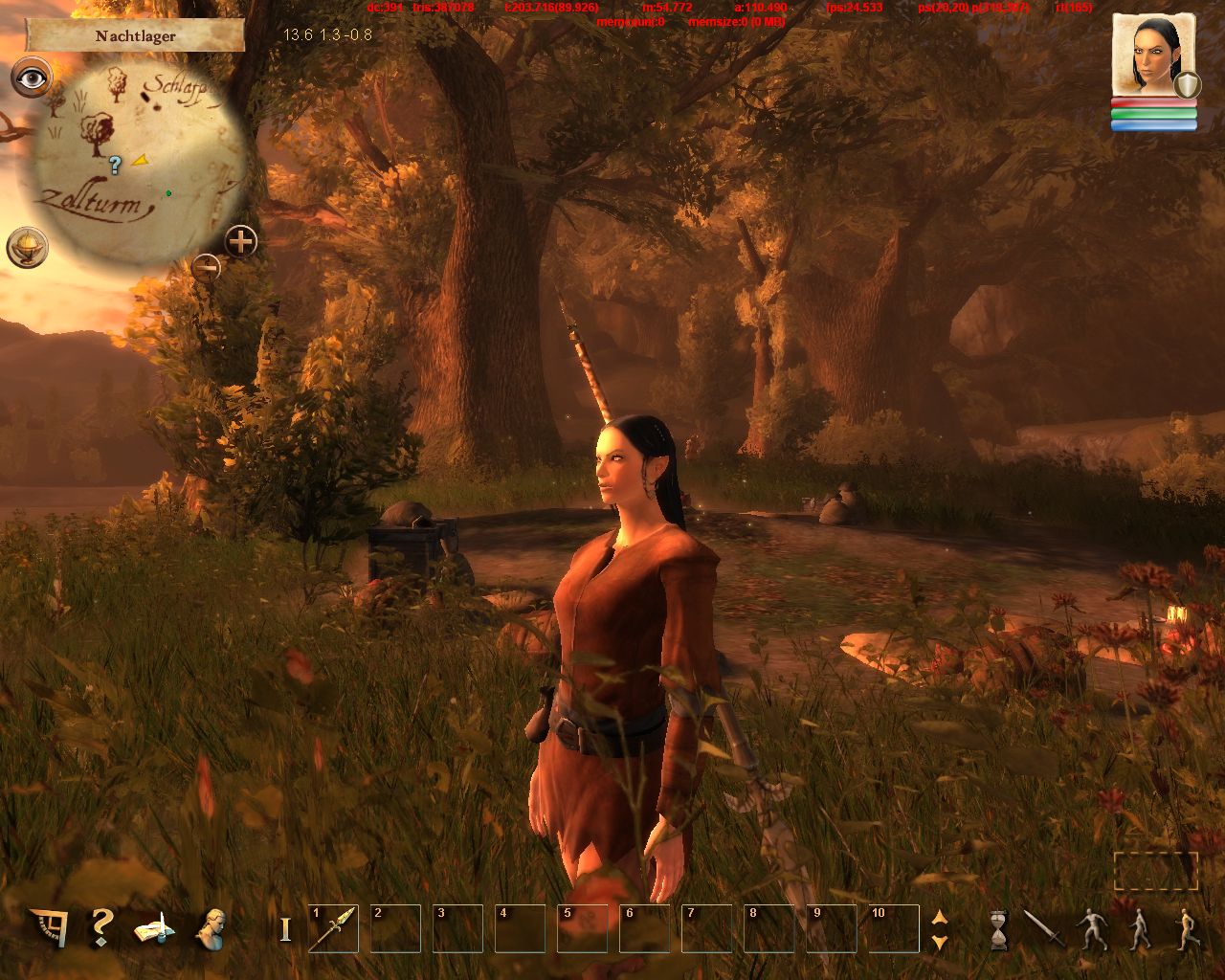Select the running figure movement icon
This screenshot has height=980, width=1225.
[1187, 929]
